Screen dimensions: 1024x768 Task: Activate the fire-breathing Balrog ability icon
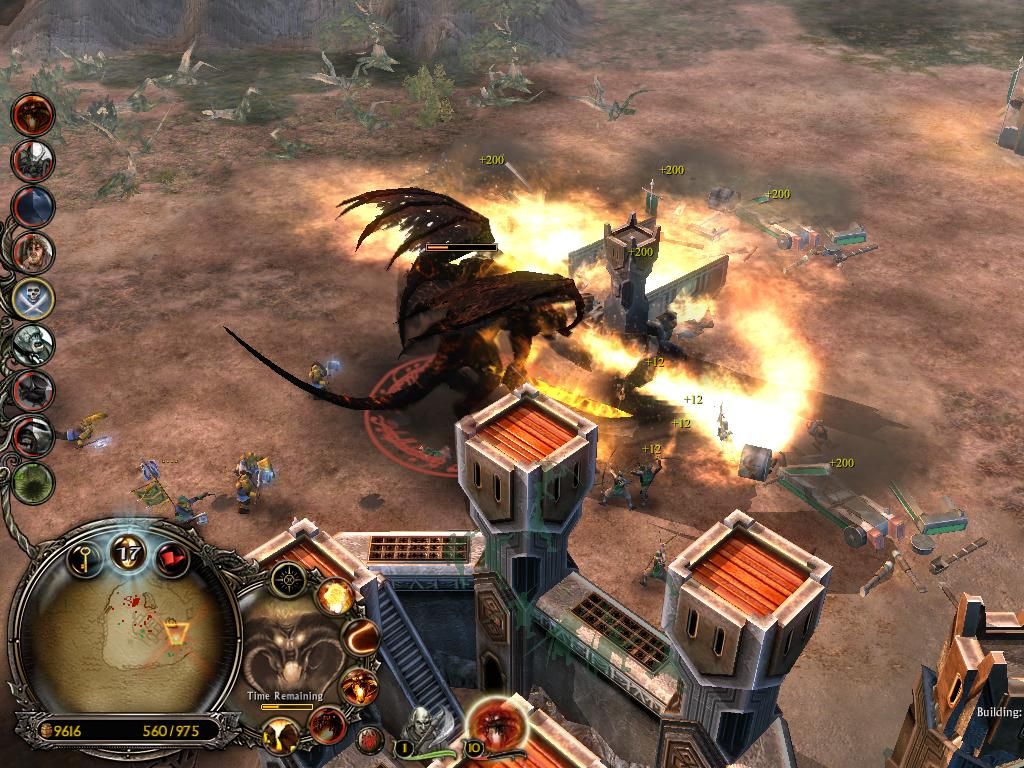point(356,686)
